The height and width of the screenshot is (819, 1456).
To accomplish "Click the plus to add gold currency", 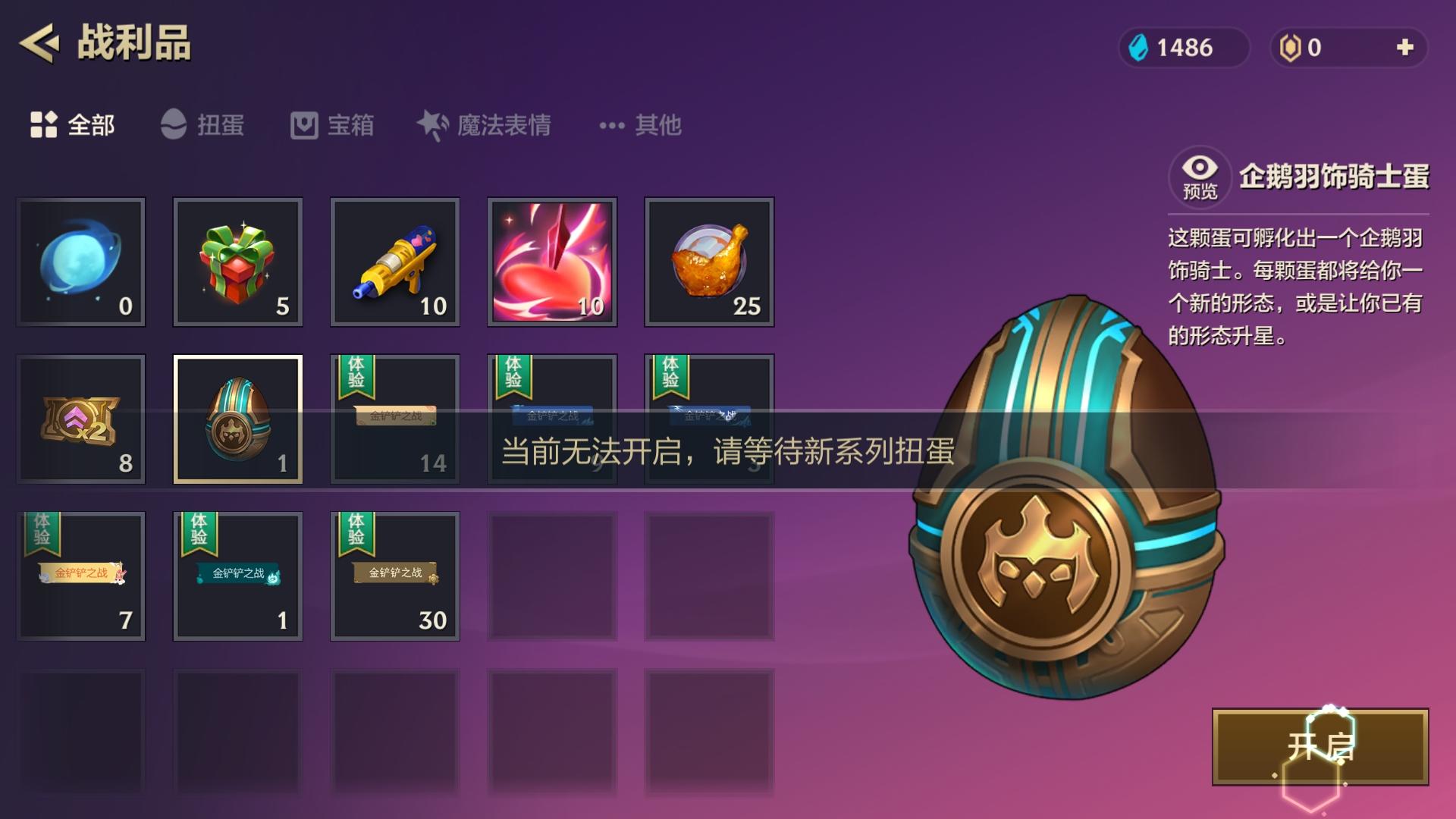I will click(x=1407, y=47).
